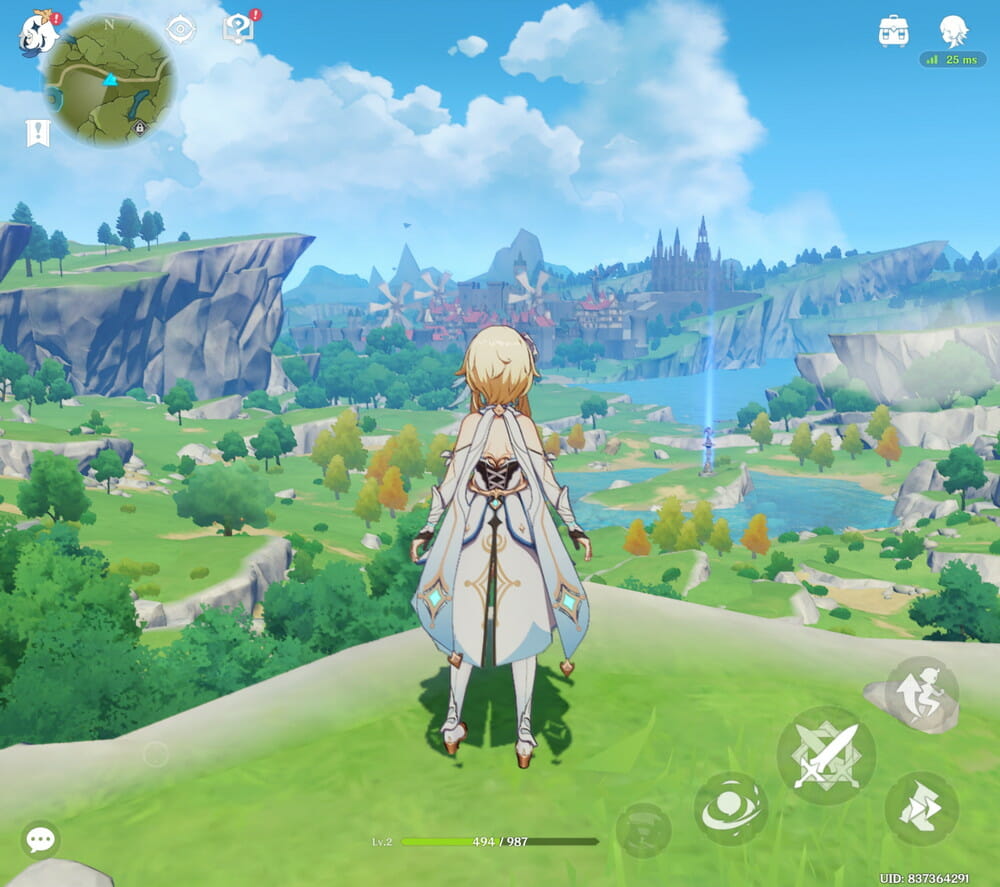Use the swirling elemental skill button
The width and height of the screenshot is (1000, 887).
coord(731,808)
